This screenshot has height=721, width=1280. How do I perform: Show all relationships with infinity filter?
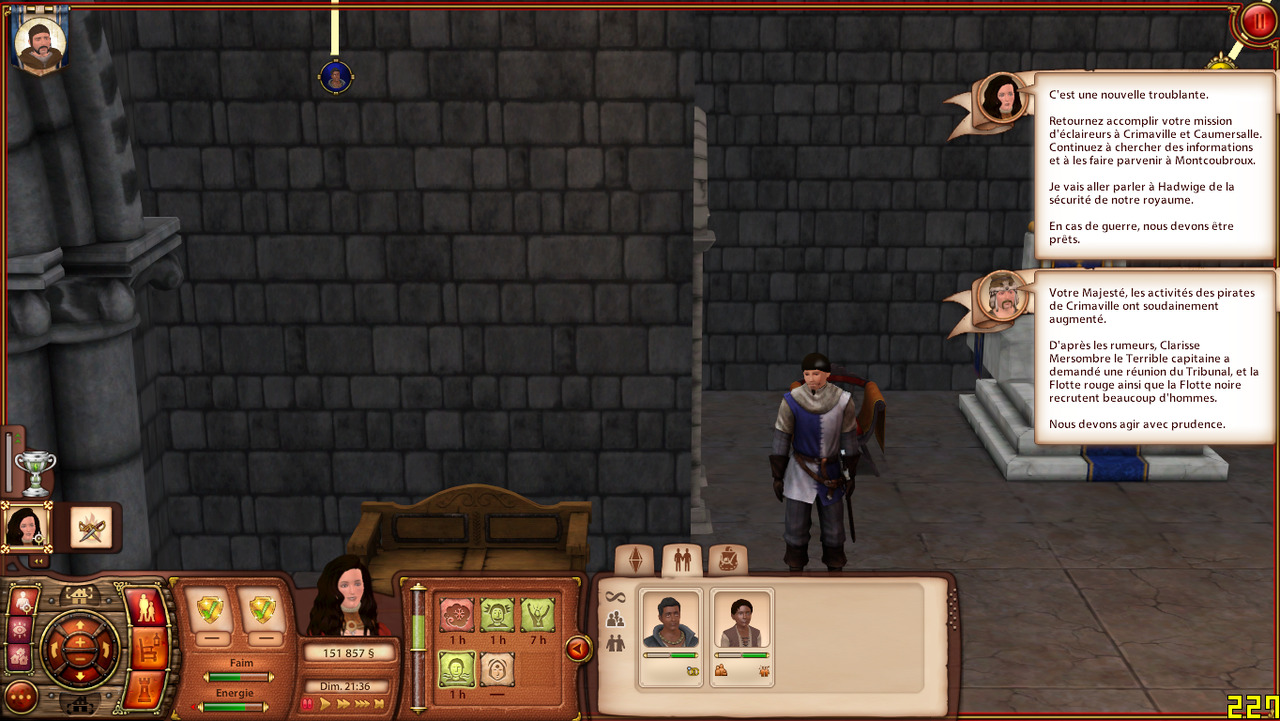(x=615, y=597)
